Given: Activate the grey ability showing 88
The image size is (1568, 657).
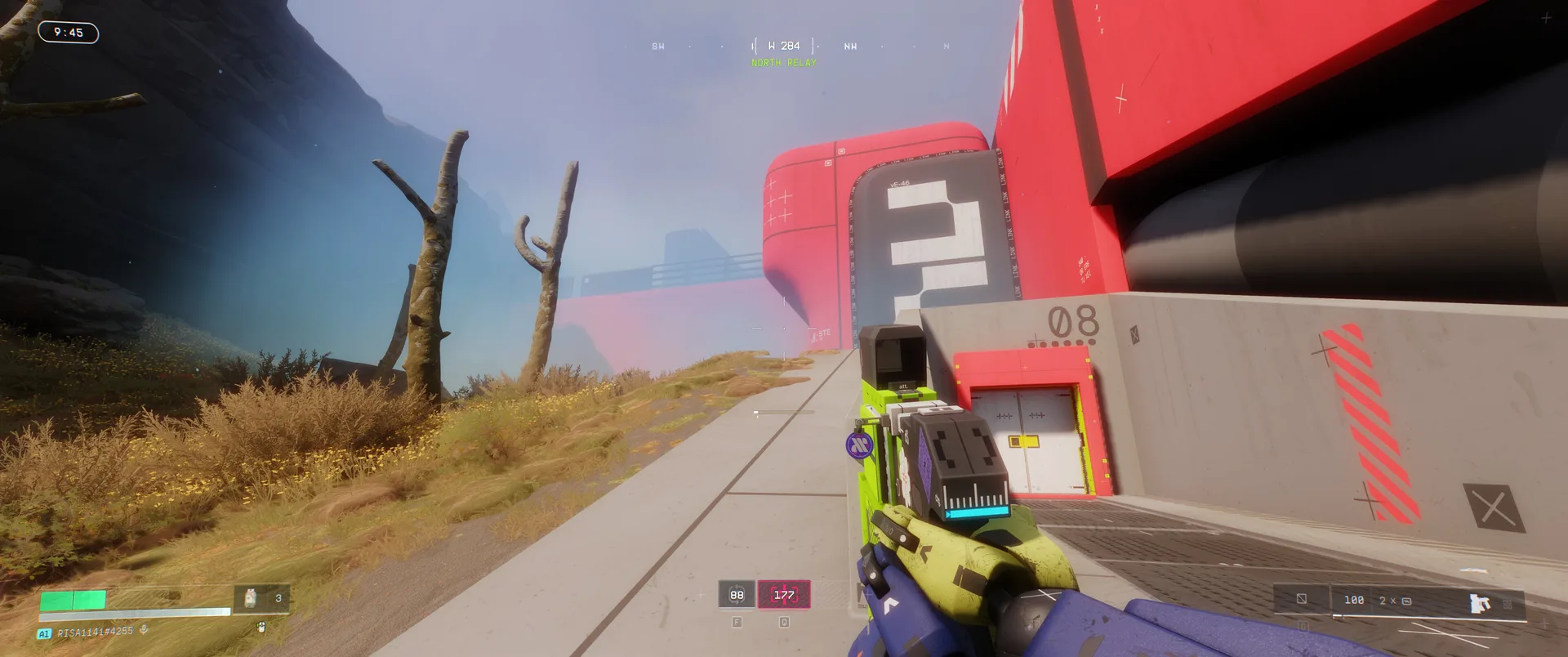Looking at the screenshot, I should pos(737,595).
